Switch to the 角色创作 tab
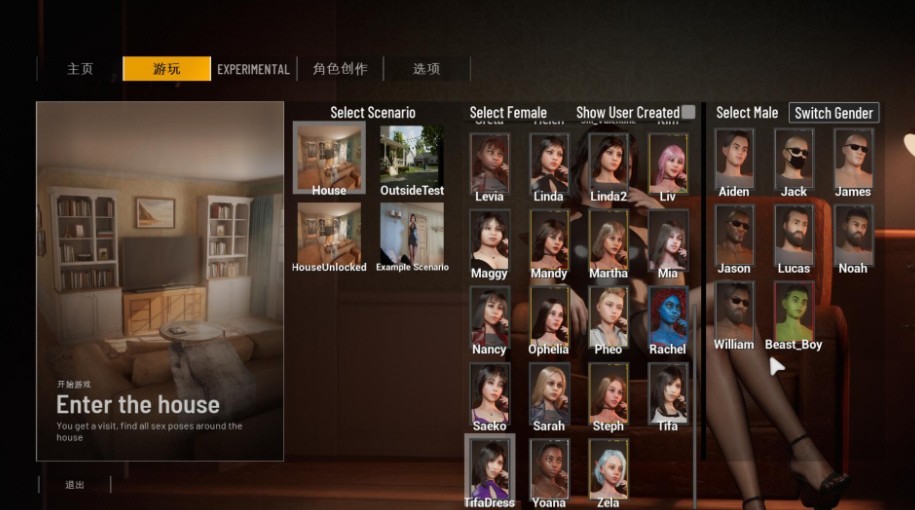The height and width of the screenshot is (510, 915). (339, 69)
